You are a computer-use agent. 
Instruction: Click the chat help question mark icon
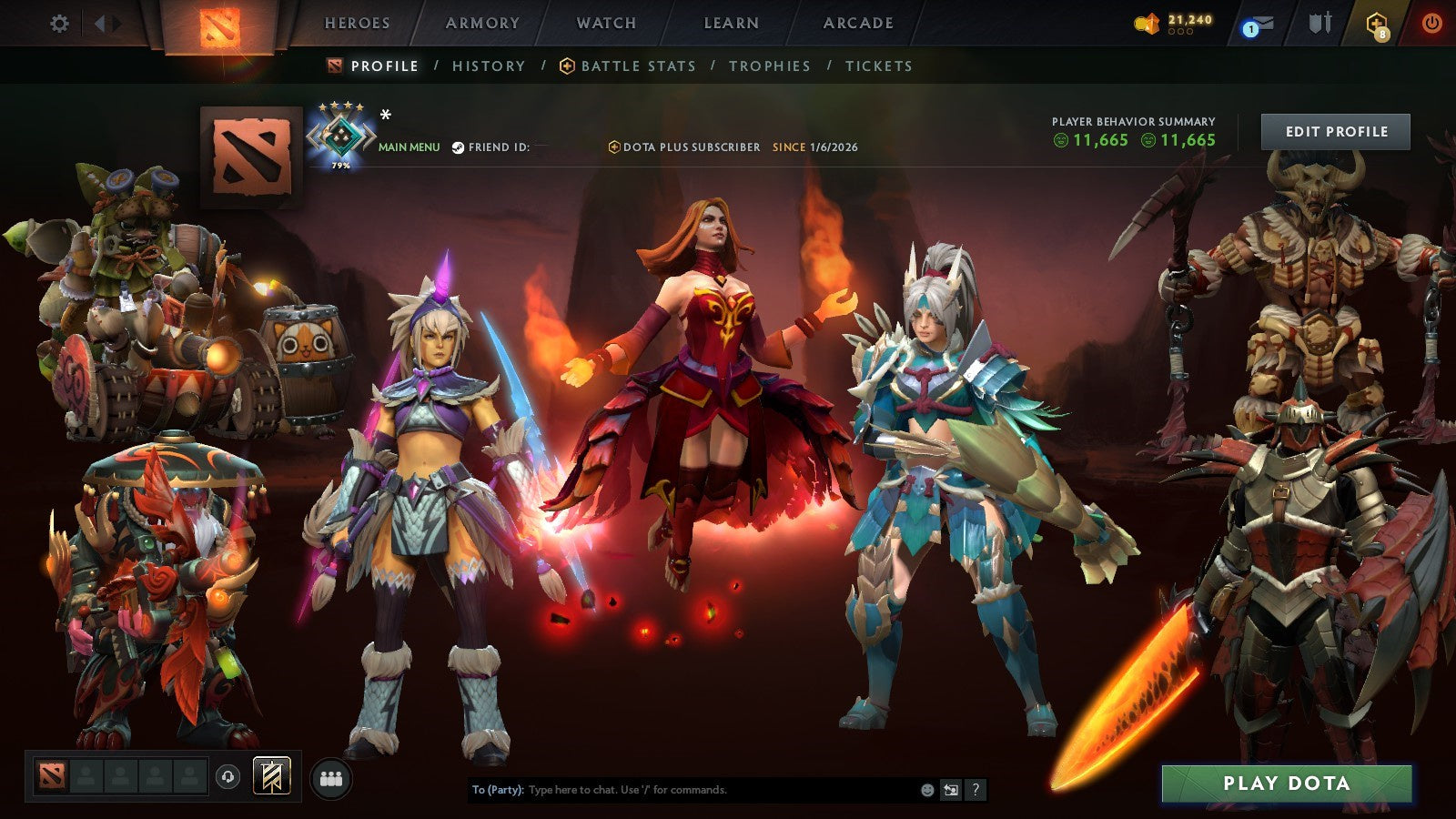[x=976, y=791]
